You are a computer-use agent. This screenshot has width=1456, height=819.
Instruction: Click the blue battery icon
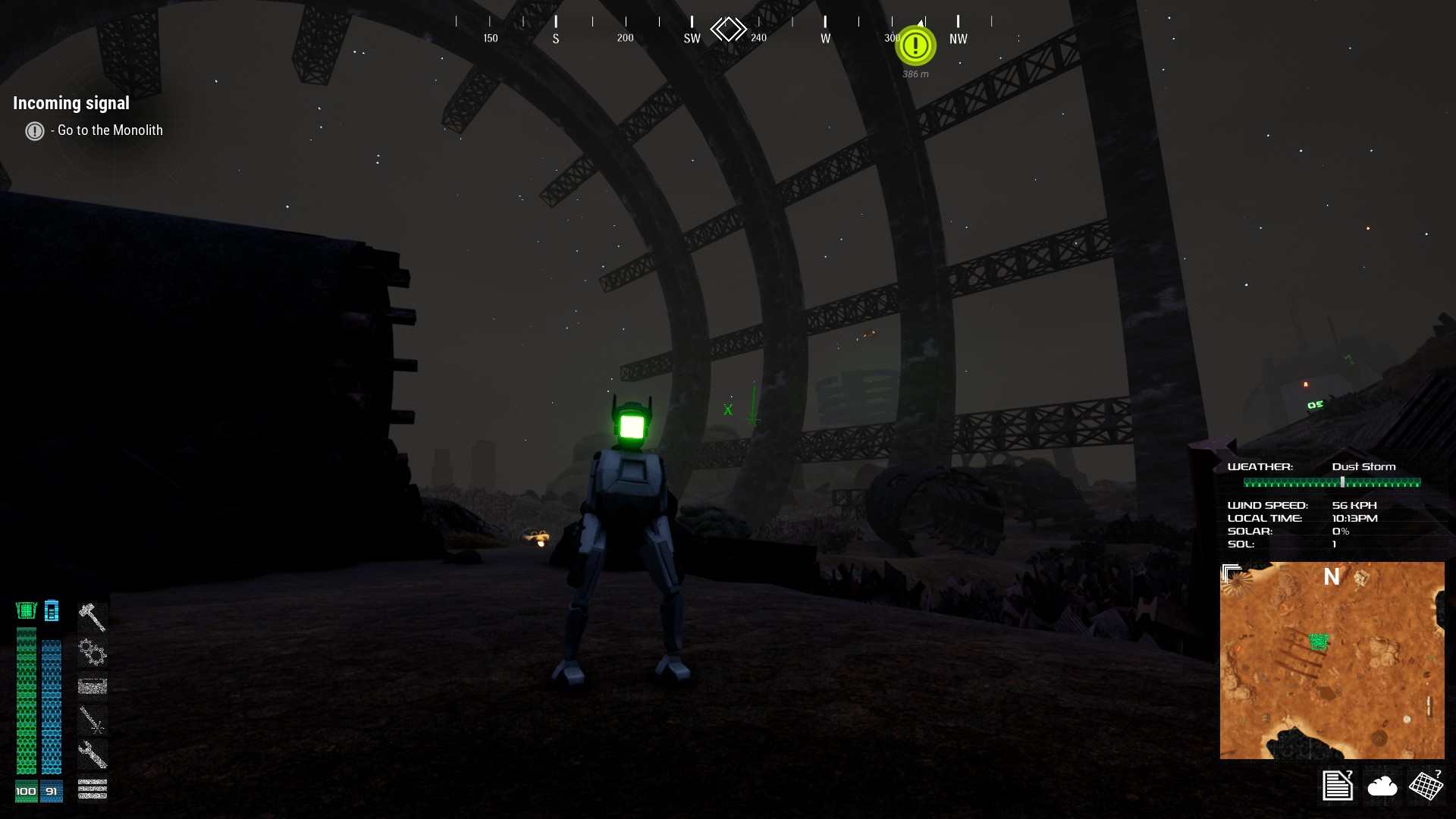[52, 610]
